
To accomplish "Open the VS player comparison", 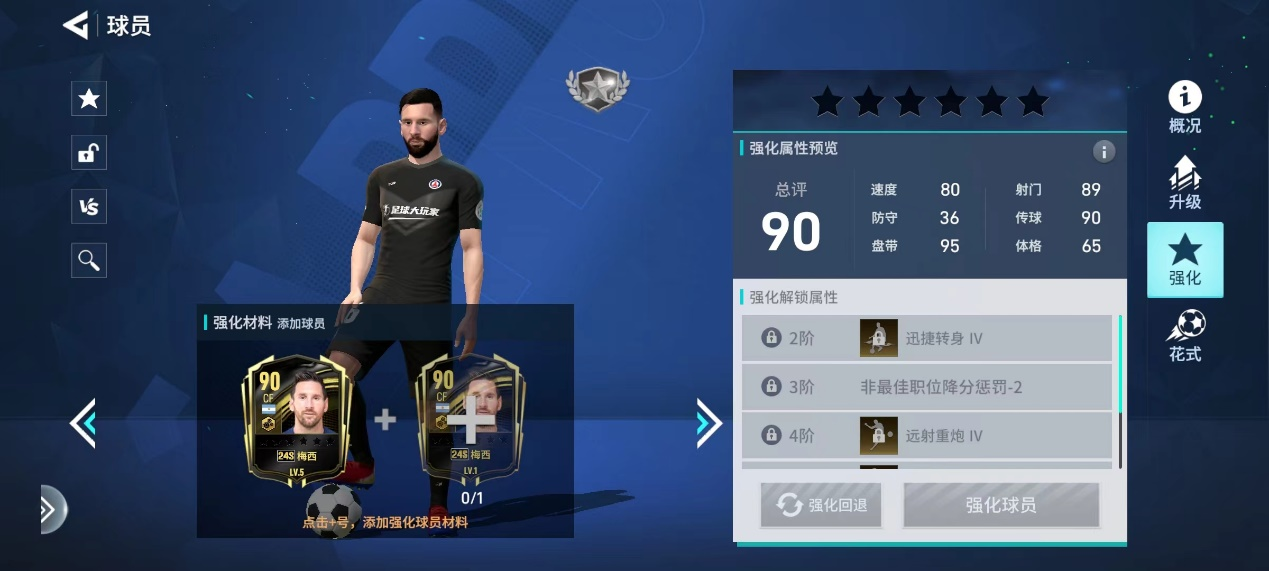I will (89, 207).
